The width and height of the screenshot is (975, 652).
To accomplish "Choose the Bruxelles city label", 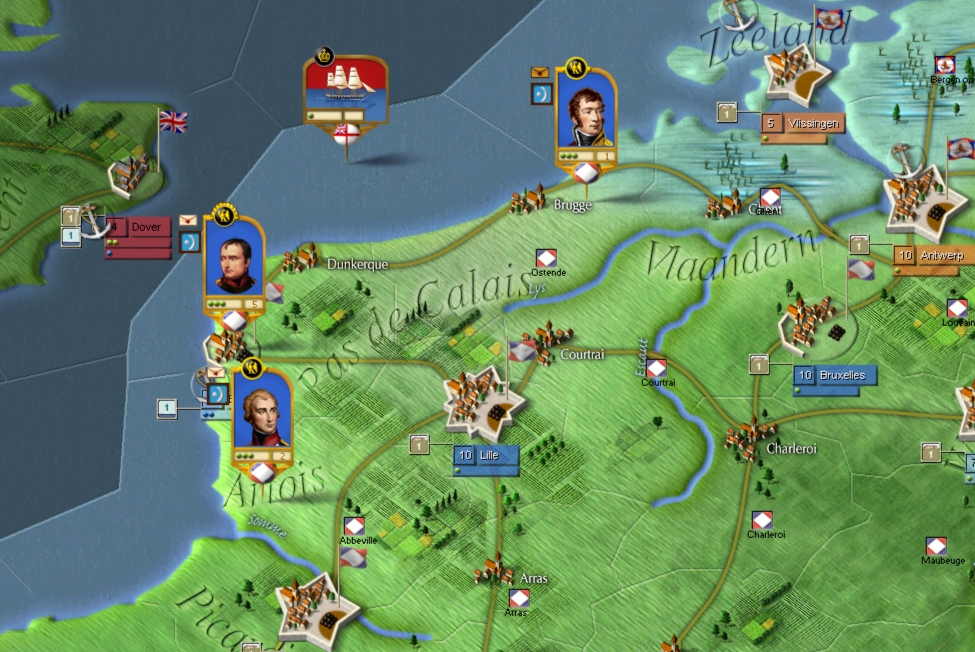I will (x=837, y=375).
